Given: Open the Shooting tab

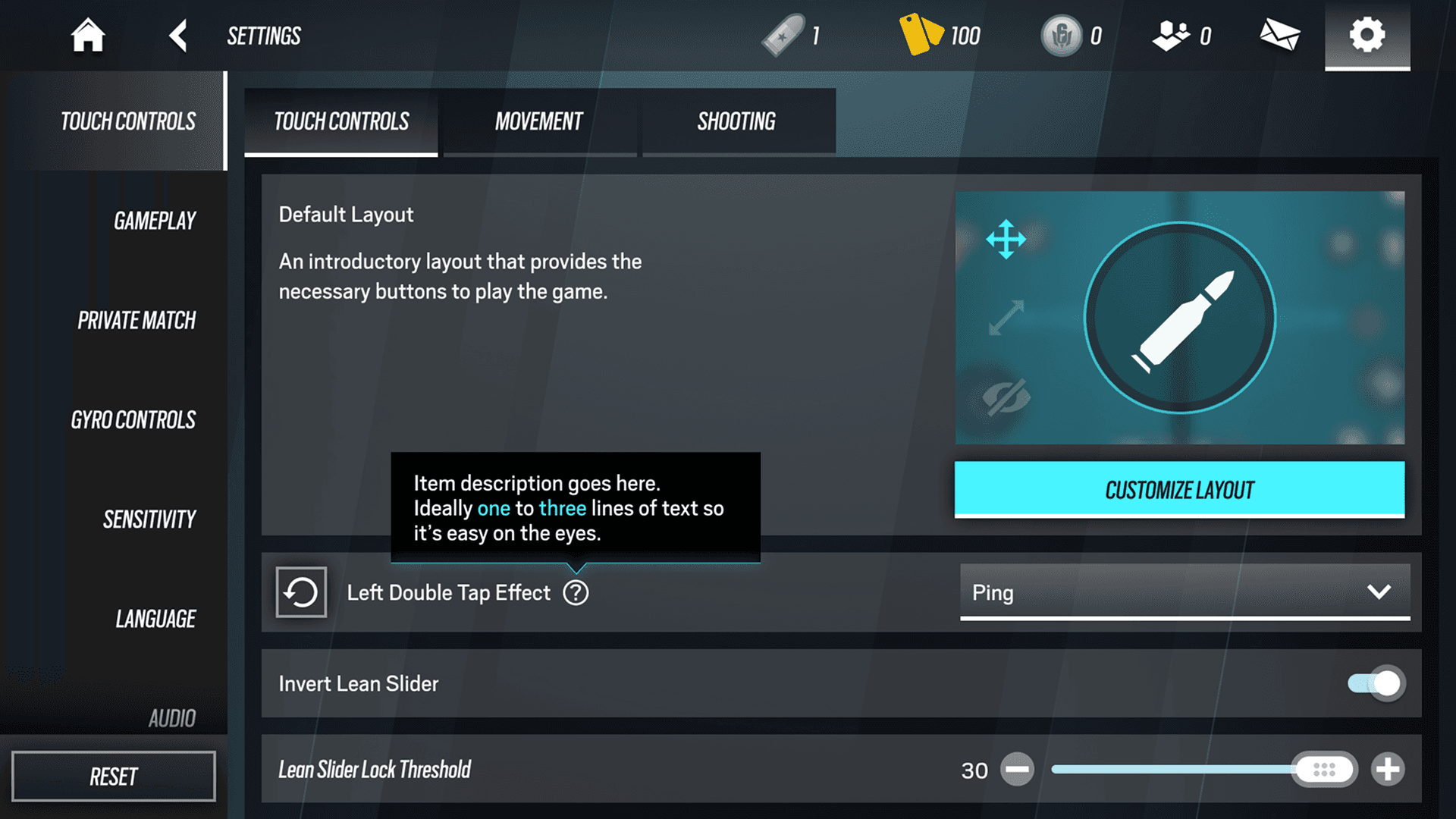Looking at the screenshot, I should tap(736, 121).
